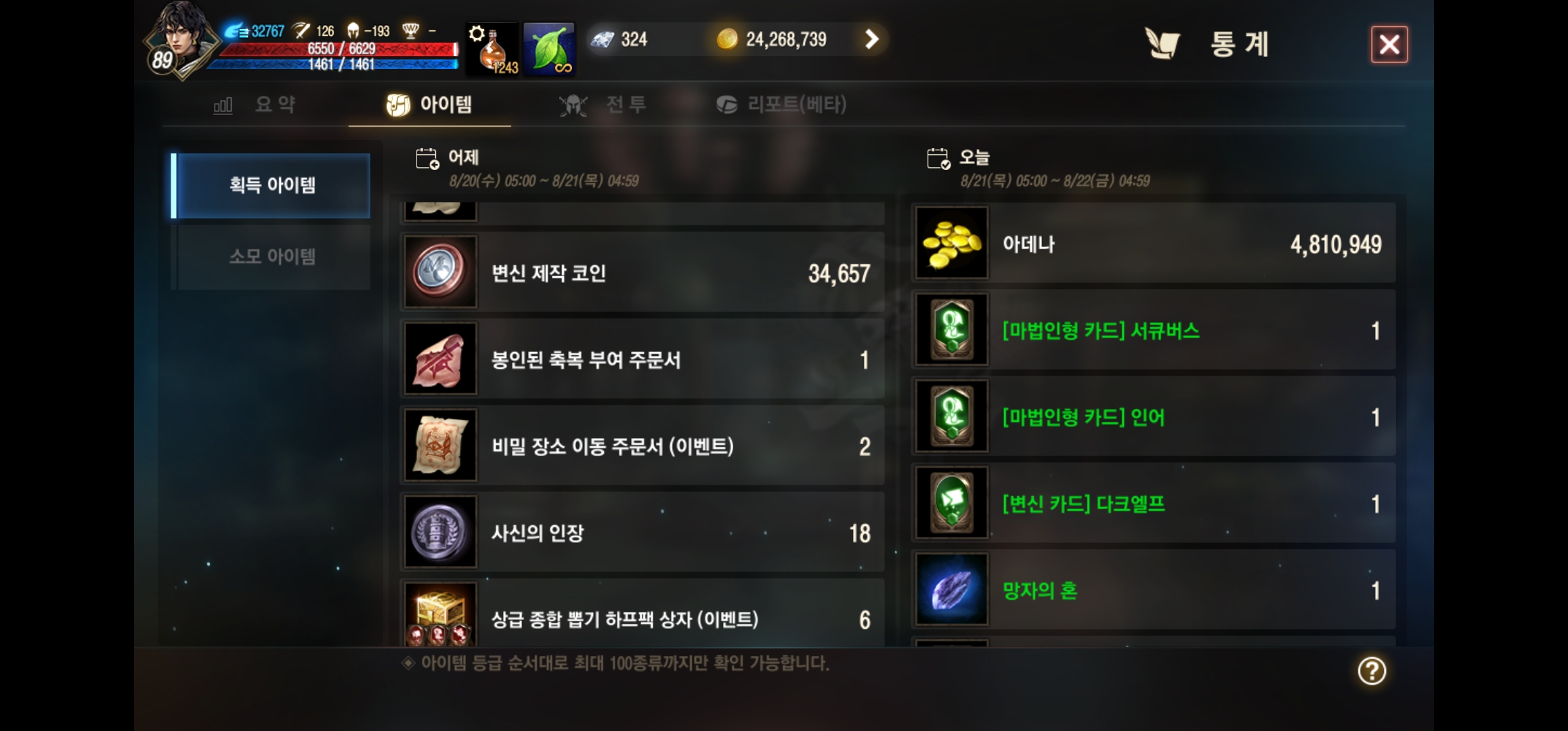Open the 망자의 혼 item row

coord(1151,591)
